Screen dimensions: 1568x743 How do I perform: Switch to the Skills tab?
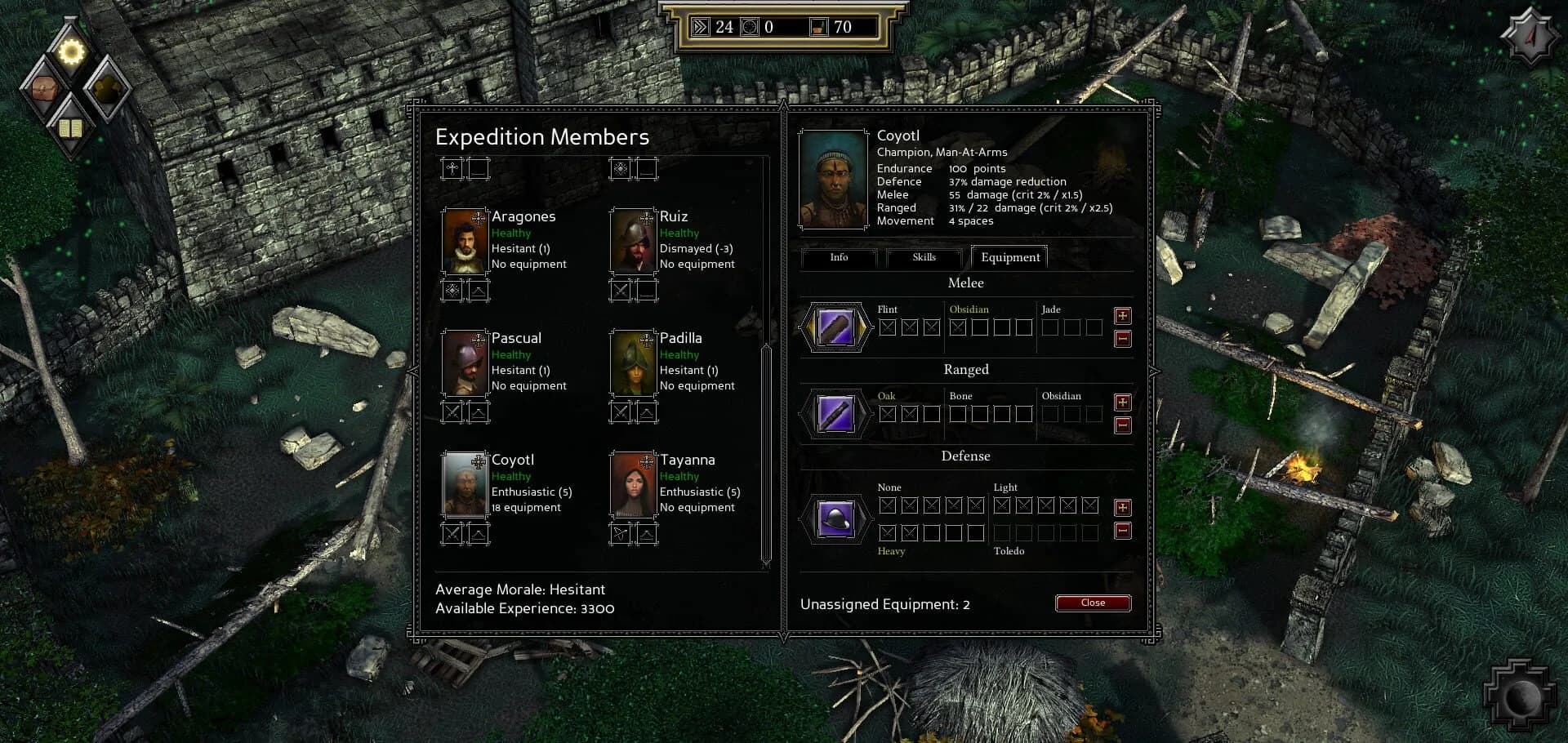[x=924, y=257]
